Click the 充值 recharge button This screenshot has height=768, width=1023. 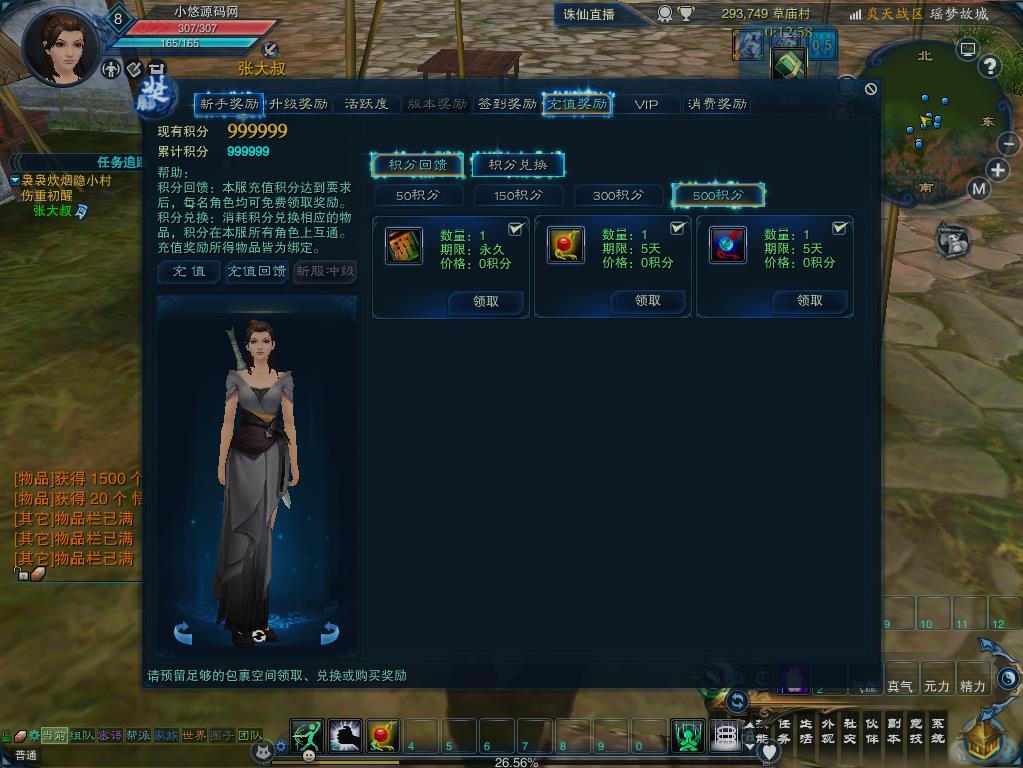pos(188,271)
